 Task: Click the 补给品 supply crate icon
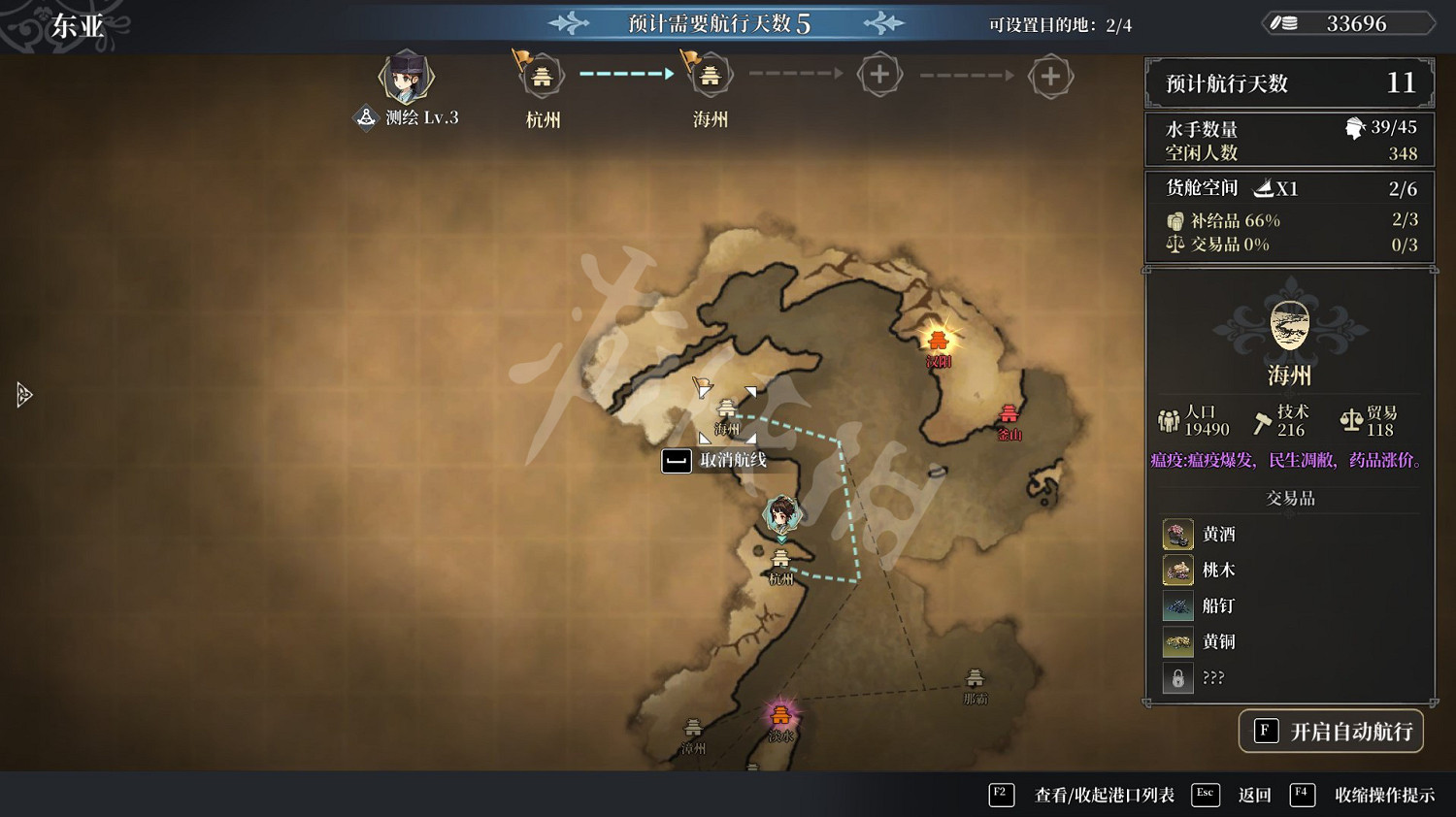click(x=1175, y=220)
